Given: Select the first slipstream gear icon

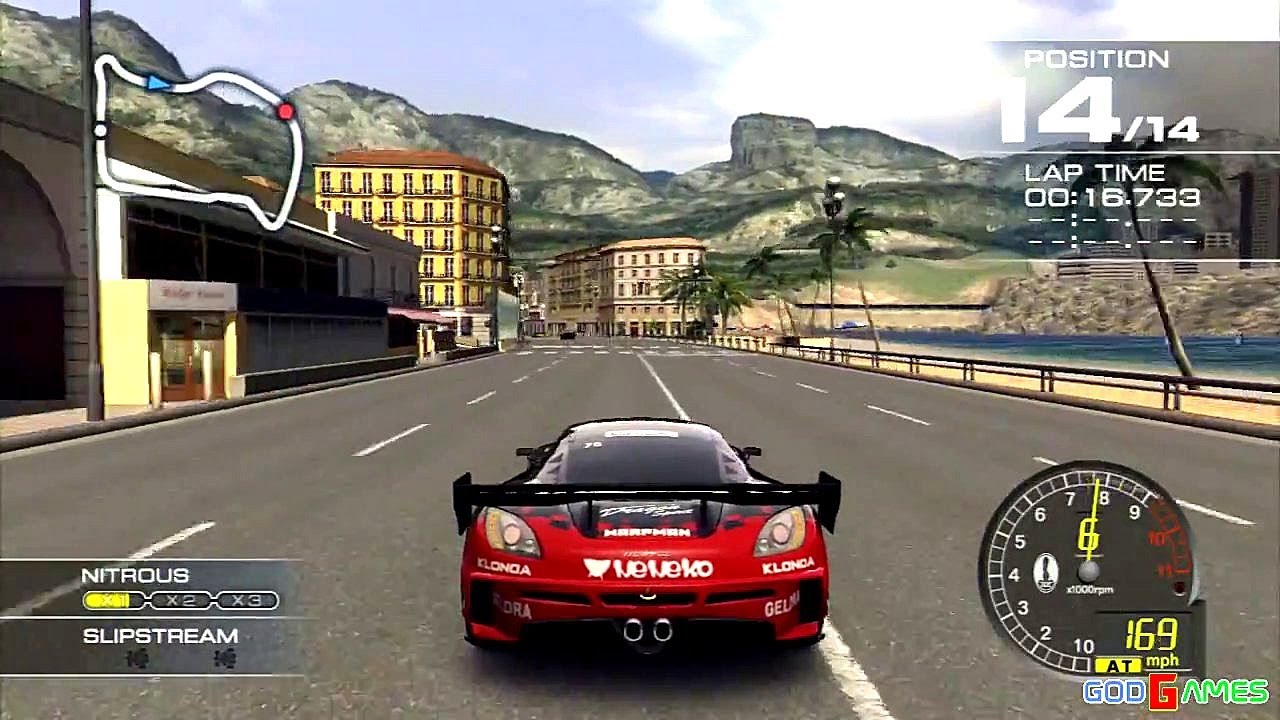Looking at the screenshot, I should [138, 658].
